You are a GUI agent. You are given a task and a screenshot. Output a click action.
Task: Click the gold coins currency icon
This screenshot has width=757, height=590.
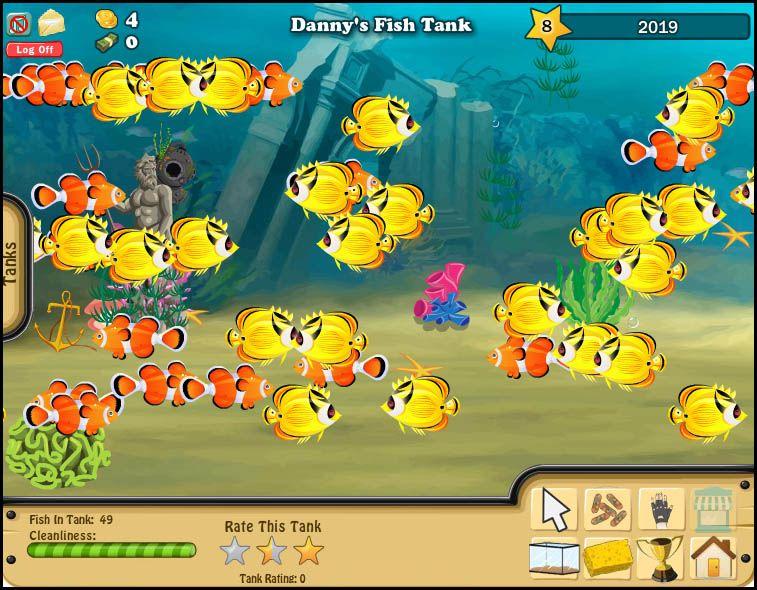tap(106, 19)
